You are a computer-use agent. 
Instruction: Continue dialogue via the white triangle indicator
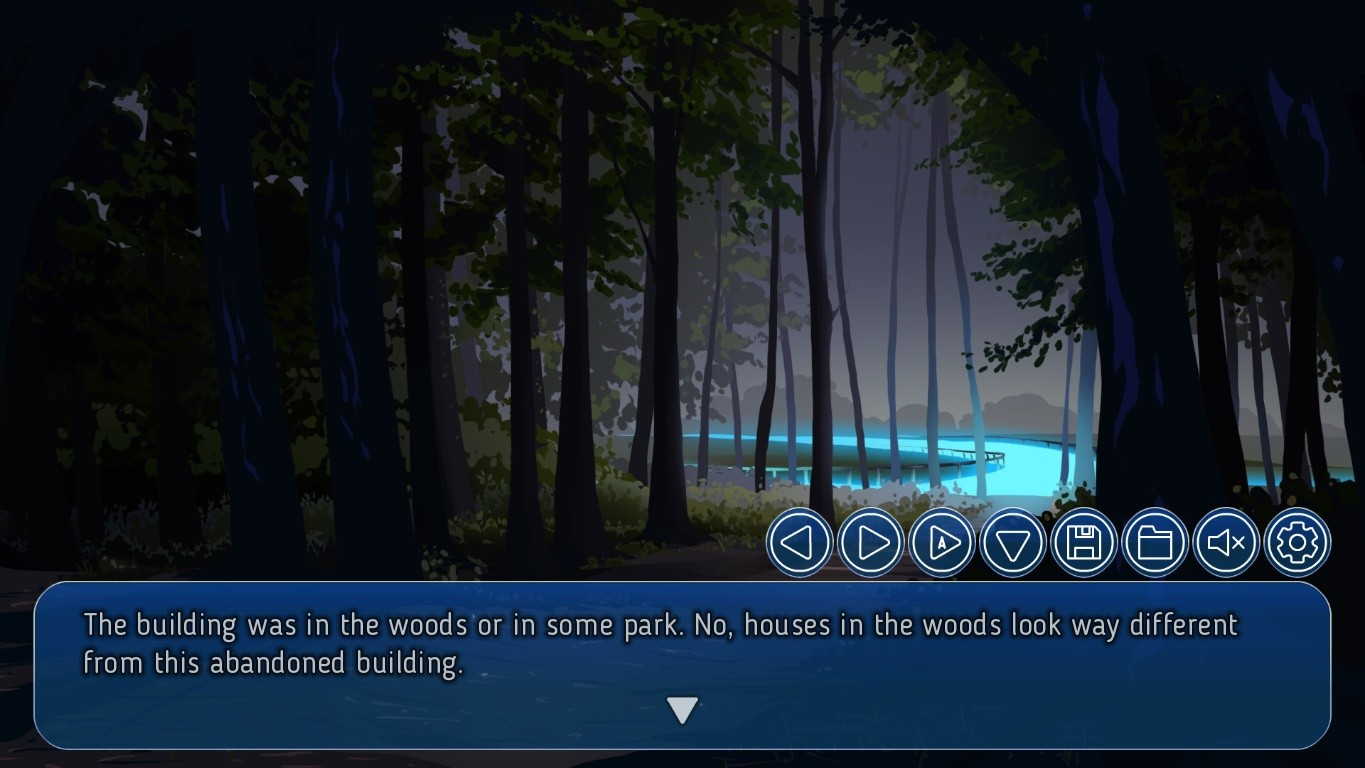click(682, 710)
